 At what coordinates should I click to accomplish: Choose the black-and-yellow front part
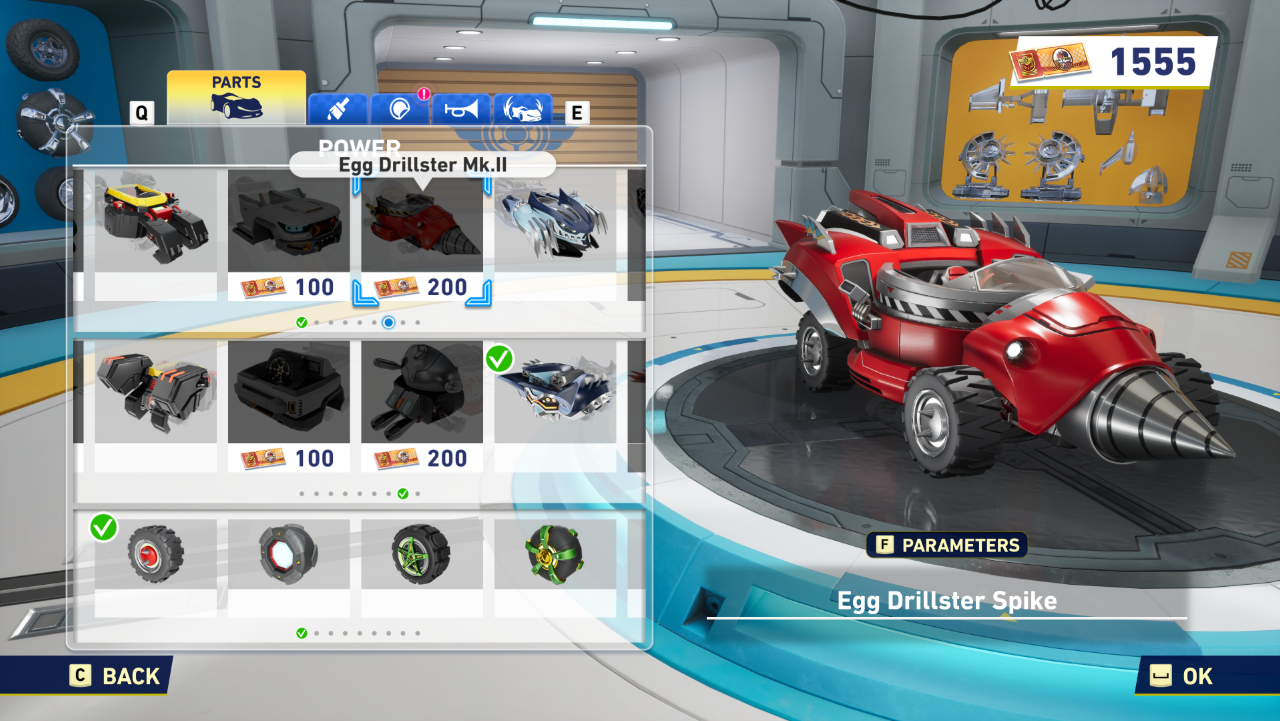(155, 236)
